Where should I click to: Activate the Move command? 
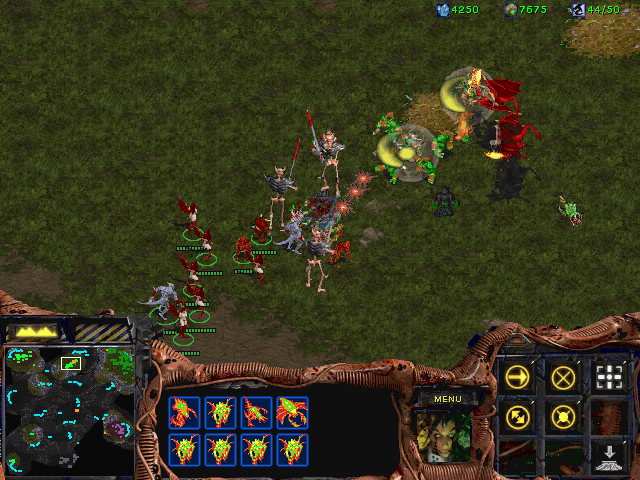[517, 377]
